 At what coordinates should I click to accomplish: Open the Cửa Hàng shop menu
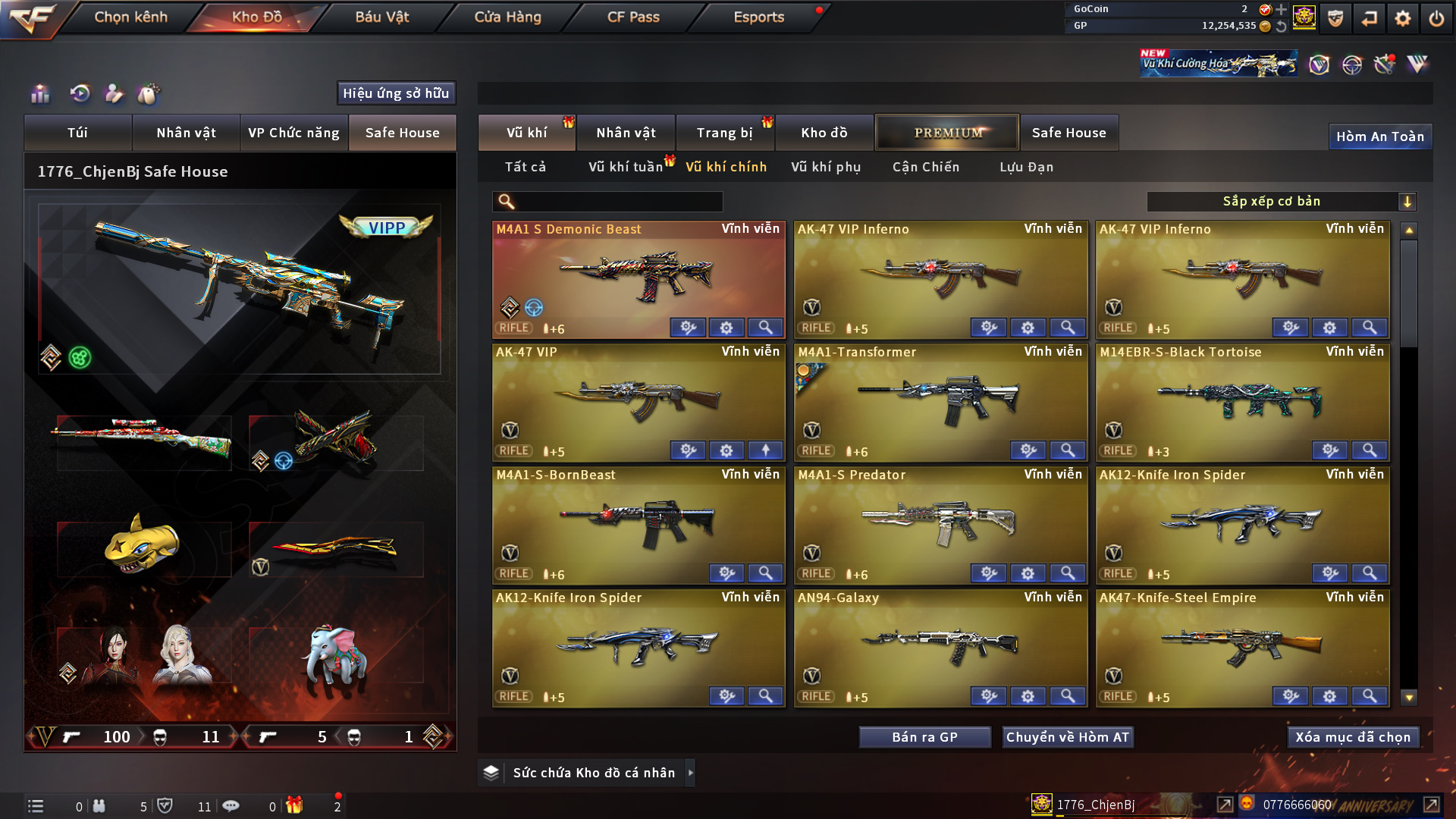click(507, 17)
